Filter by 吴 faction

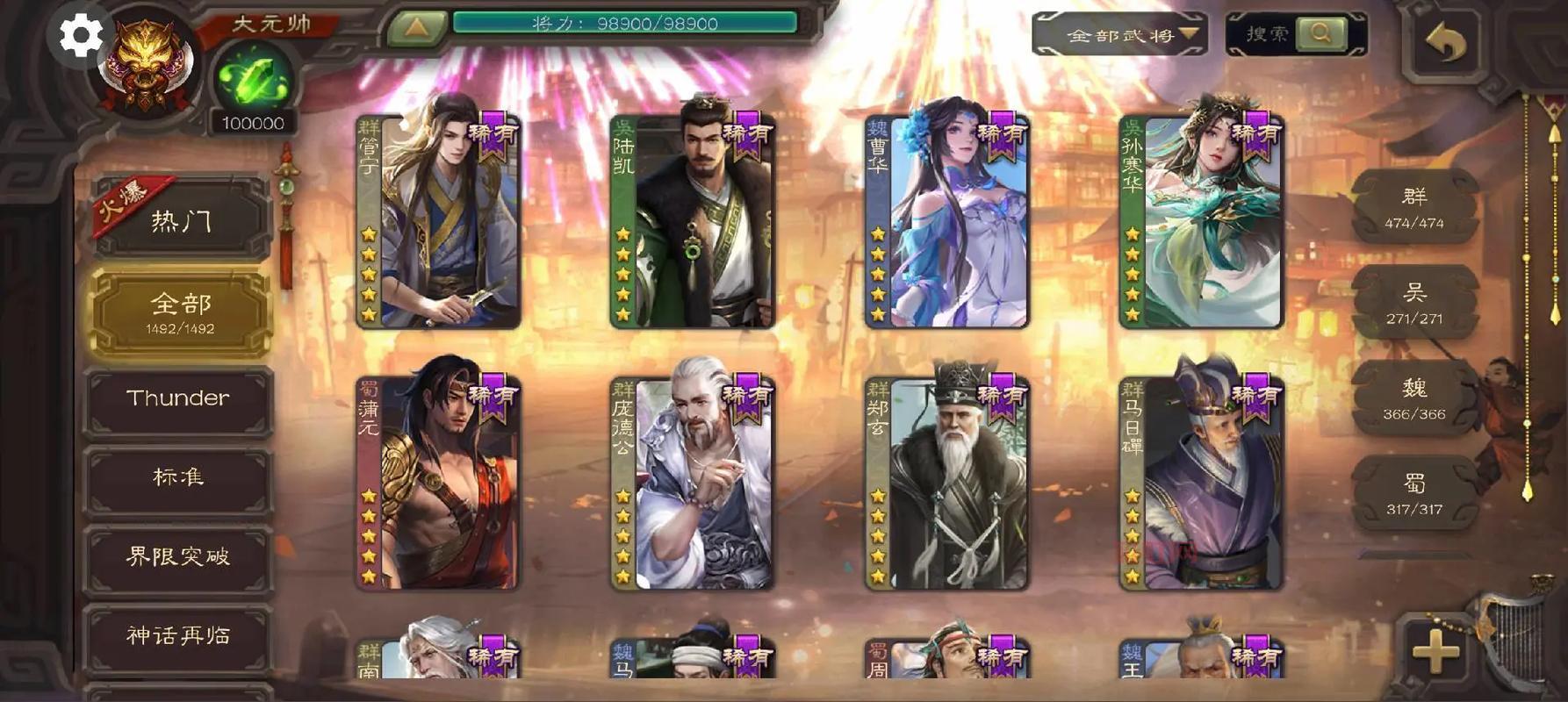(1413, 303)
